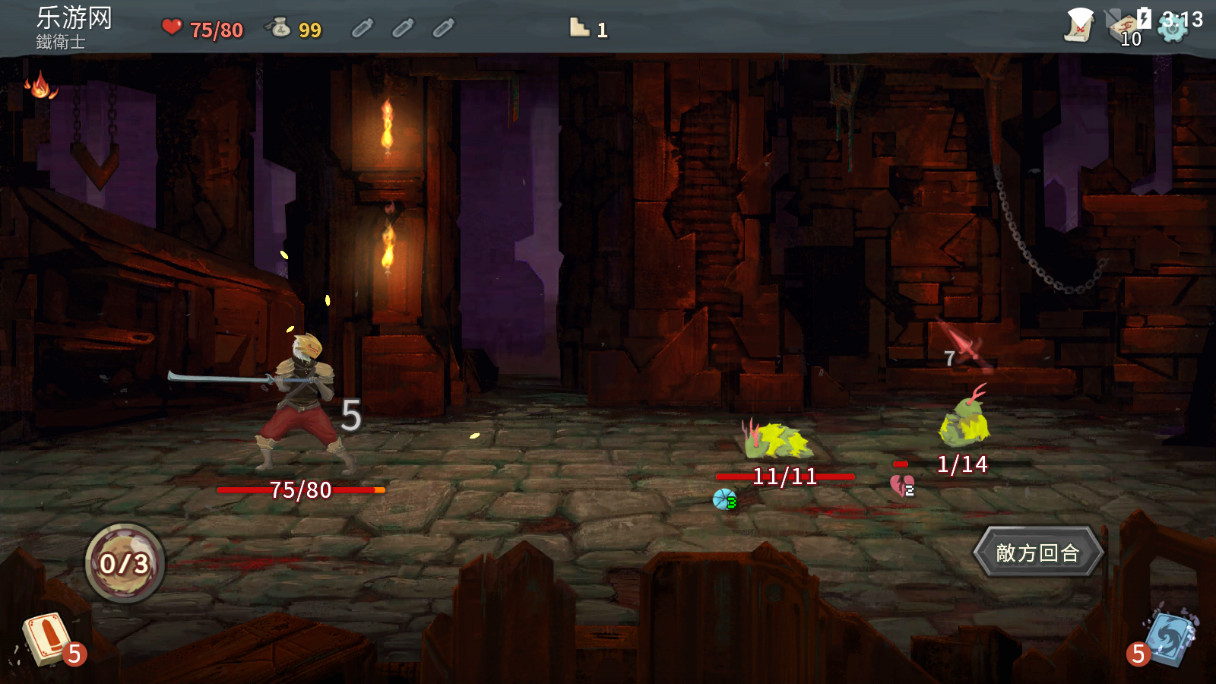View the full deck of 10 cards
This screenshot has height=684, width=1216.
1126,26
